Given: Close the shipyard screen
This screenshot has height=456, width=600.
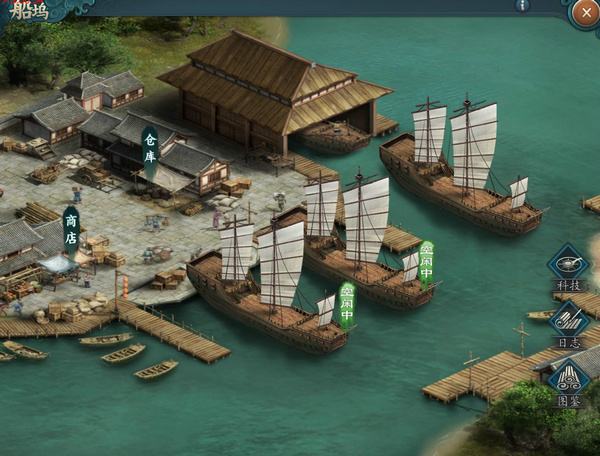Looking at the screenshot, I should click(x=585, y=13).
